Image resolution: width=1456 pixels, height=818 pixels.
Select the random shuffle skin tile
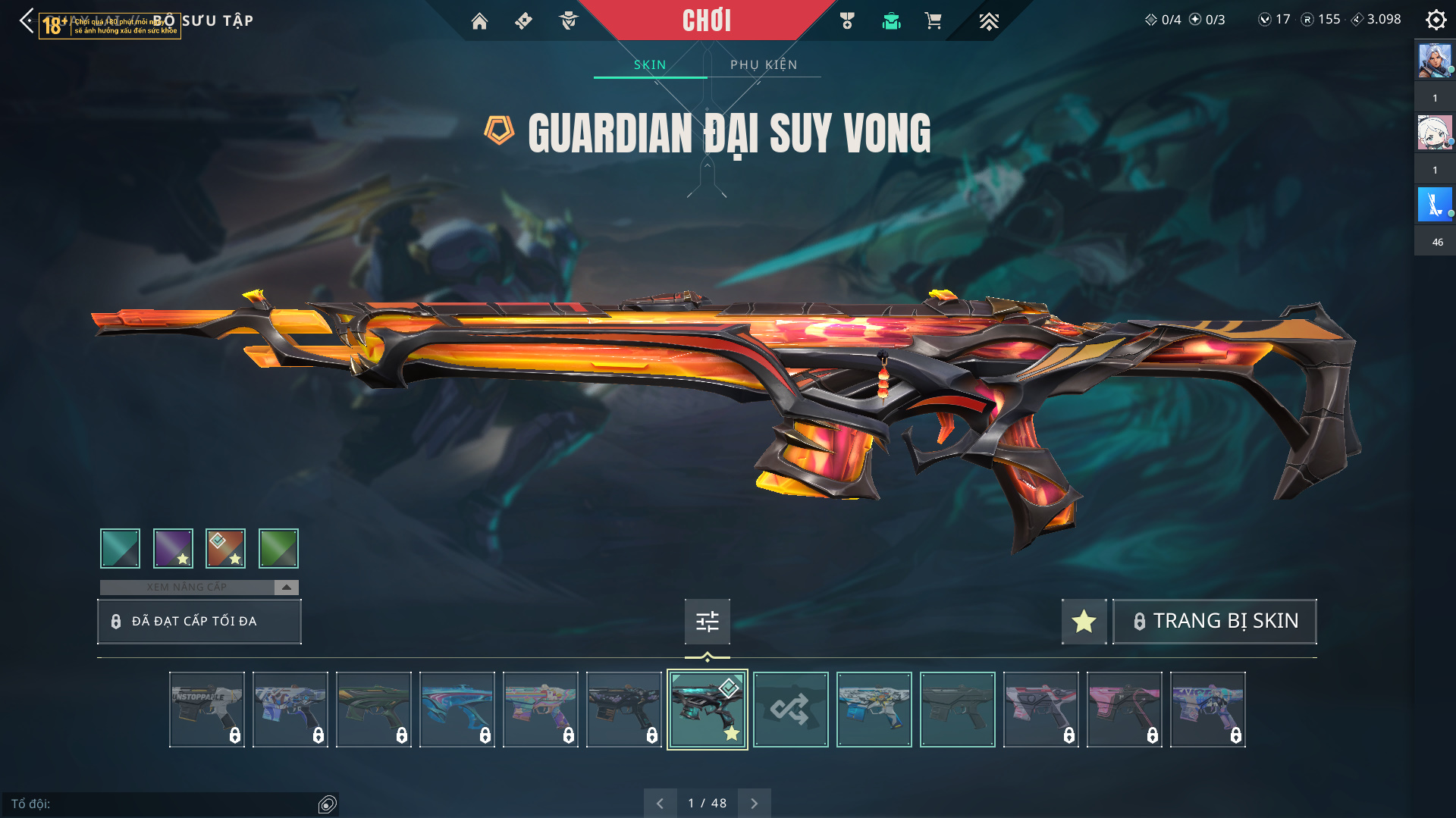click(790, 710)
